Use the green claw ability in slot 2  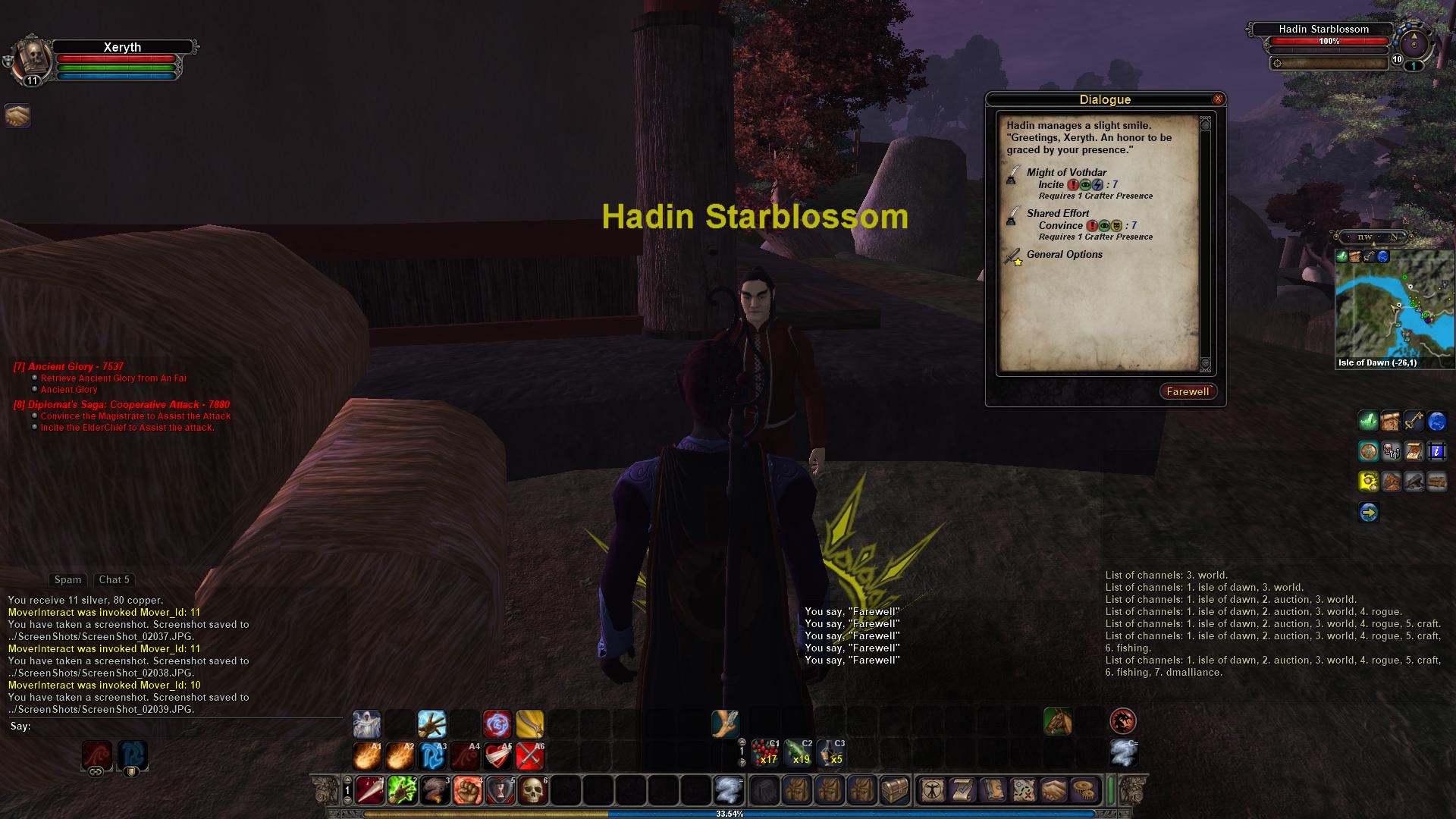402,791
